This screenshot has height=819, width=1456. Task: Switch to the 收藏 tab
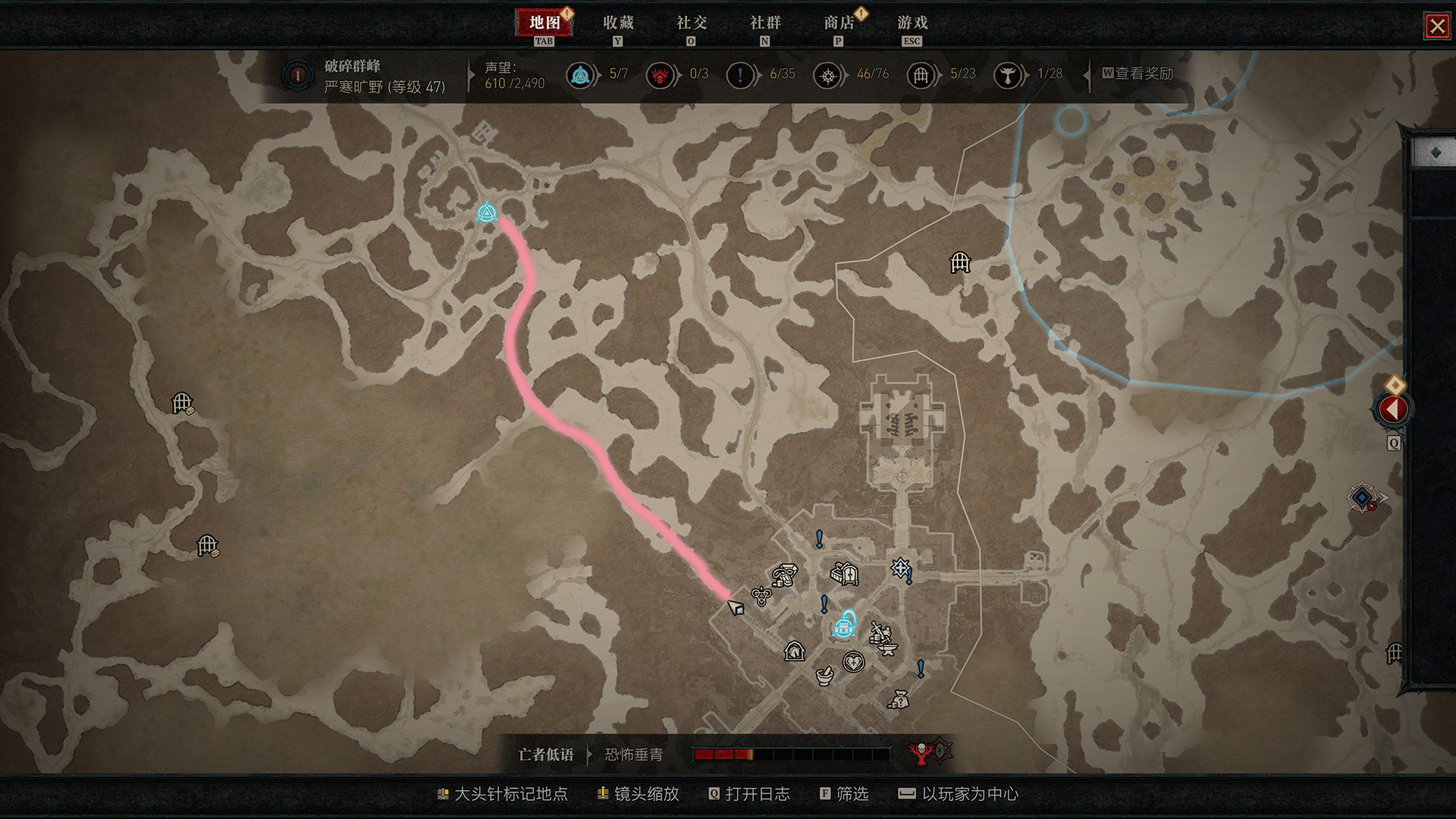pos(617,24)
